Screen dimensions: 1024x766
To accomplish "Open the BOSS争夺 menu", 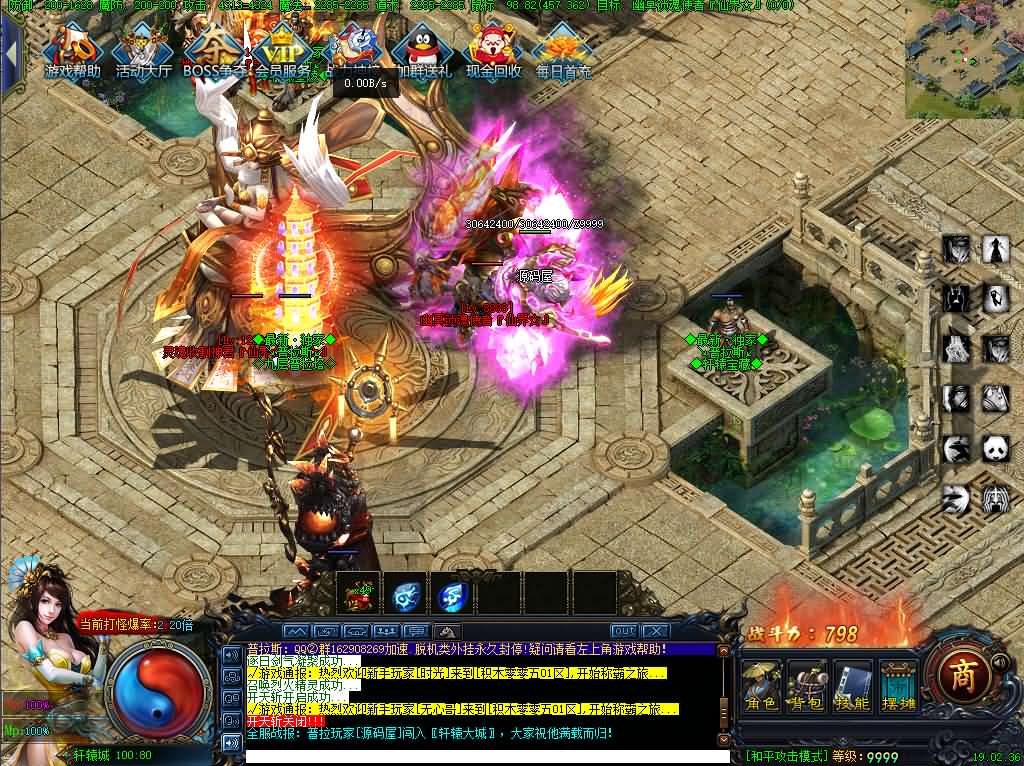I will [214, 50].
